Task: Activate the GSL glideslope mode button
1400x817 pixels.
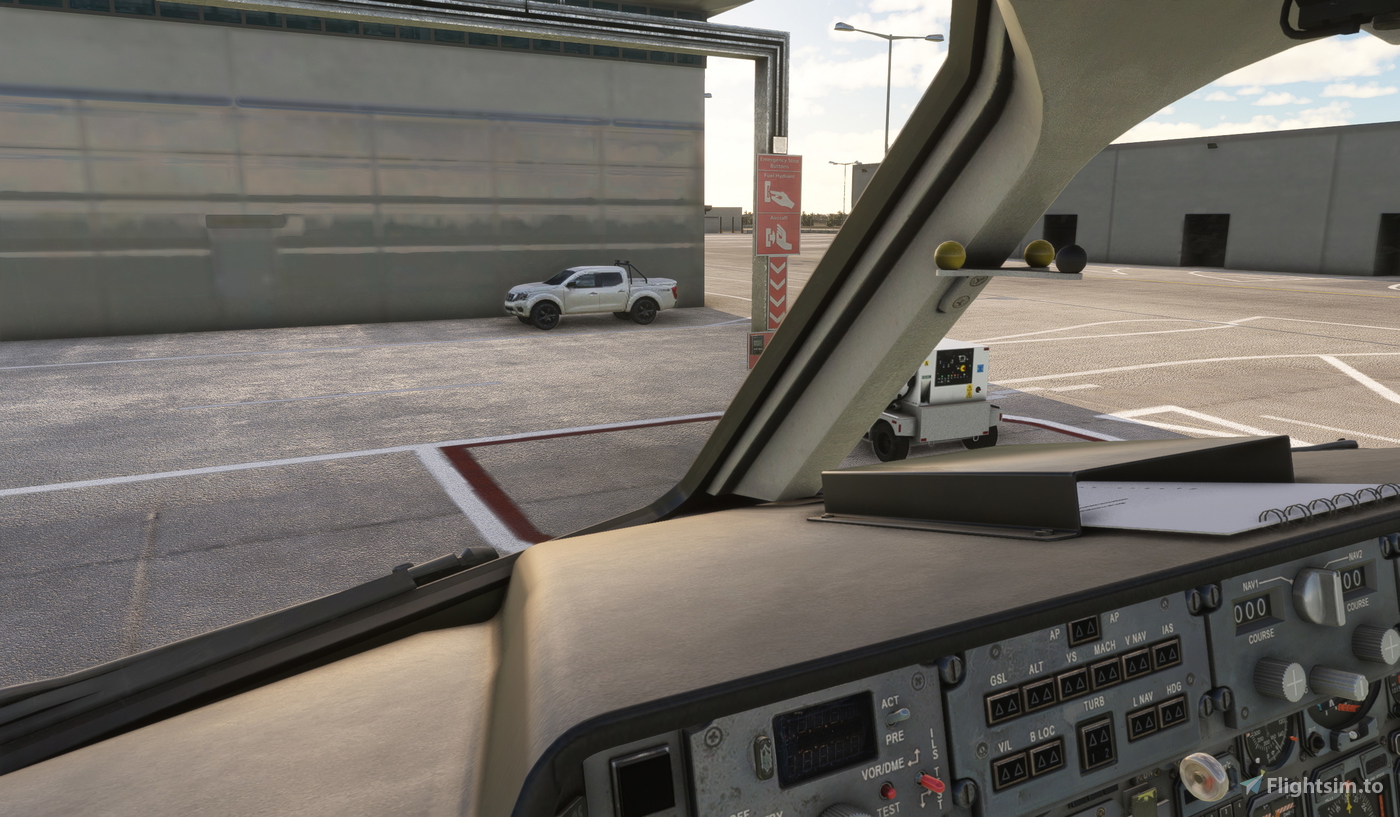Action: tap(1003, 706)
